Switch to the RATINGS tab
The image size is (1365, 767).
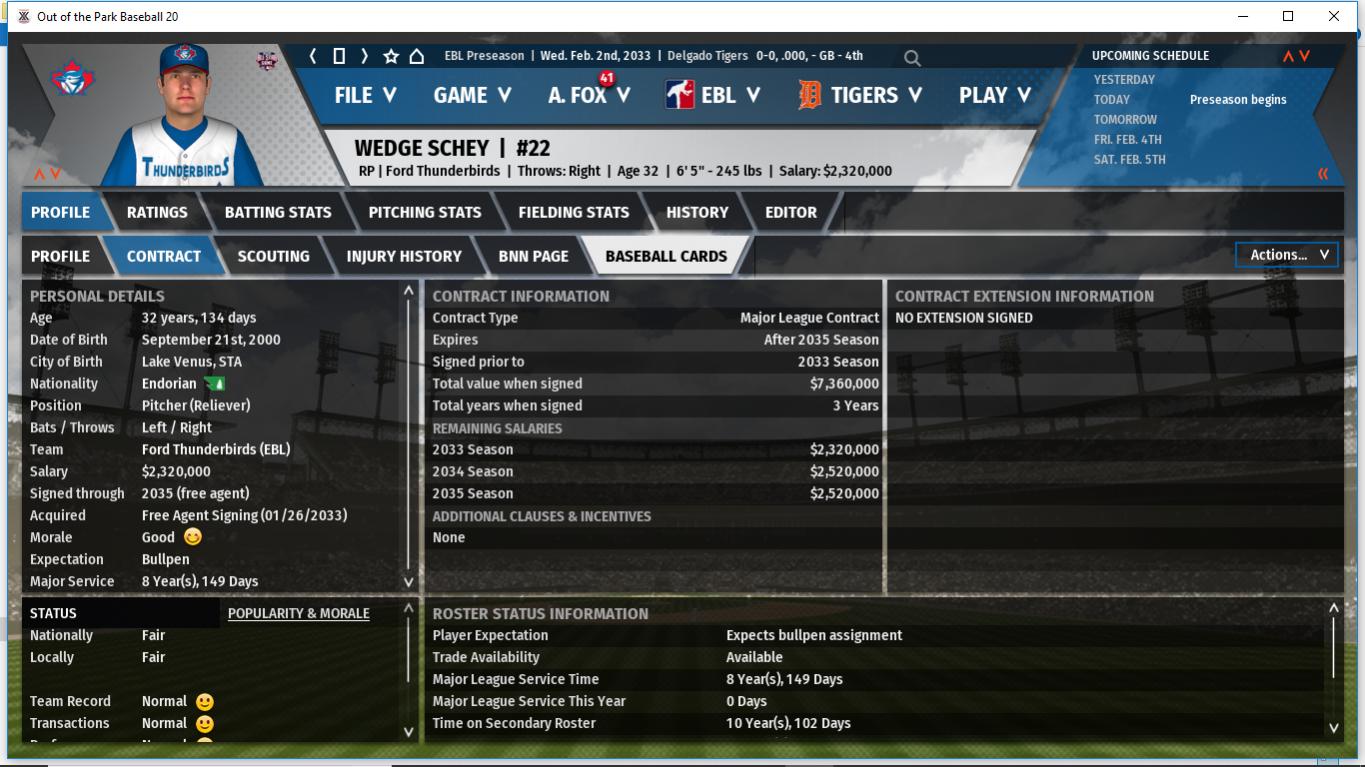157,212
